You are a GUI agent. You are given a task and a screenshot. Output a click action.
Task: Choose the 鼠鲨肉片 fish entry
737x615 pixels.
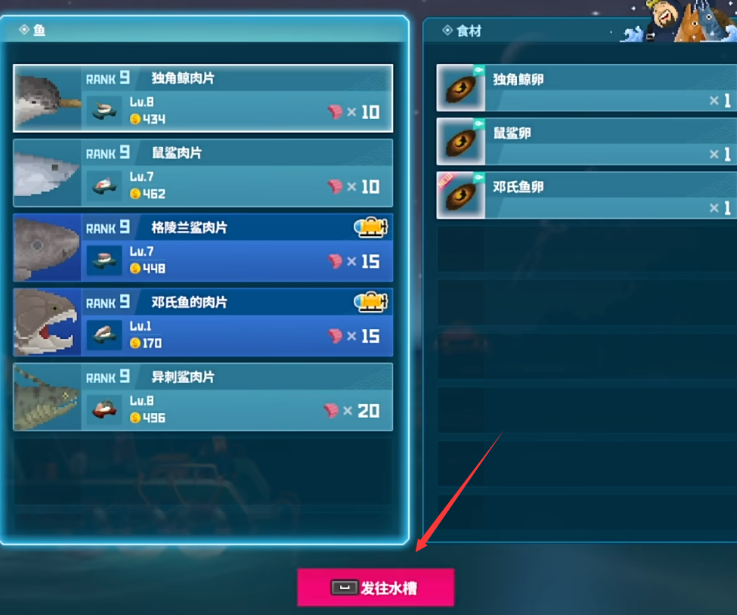[203, 172]
